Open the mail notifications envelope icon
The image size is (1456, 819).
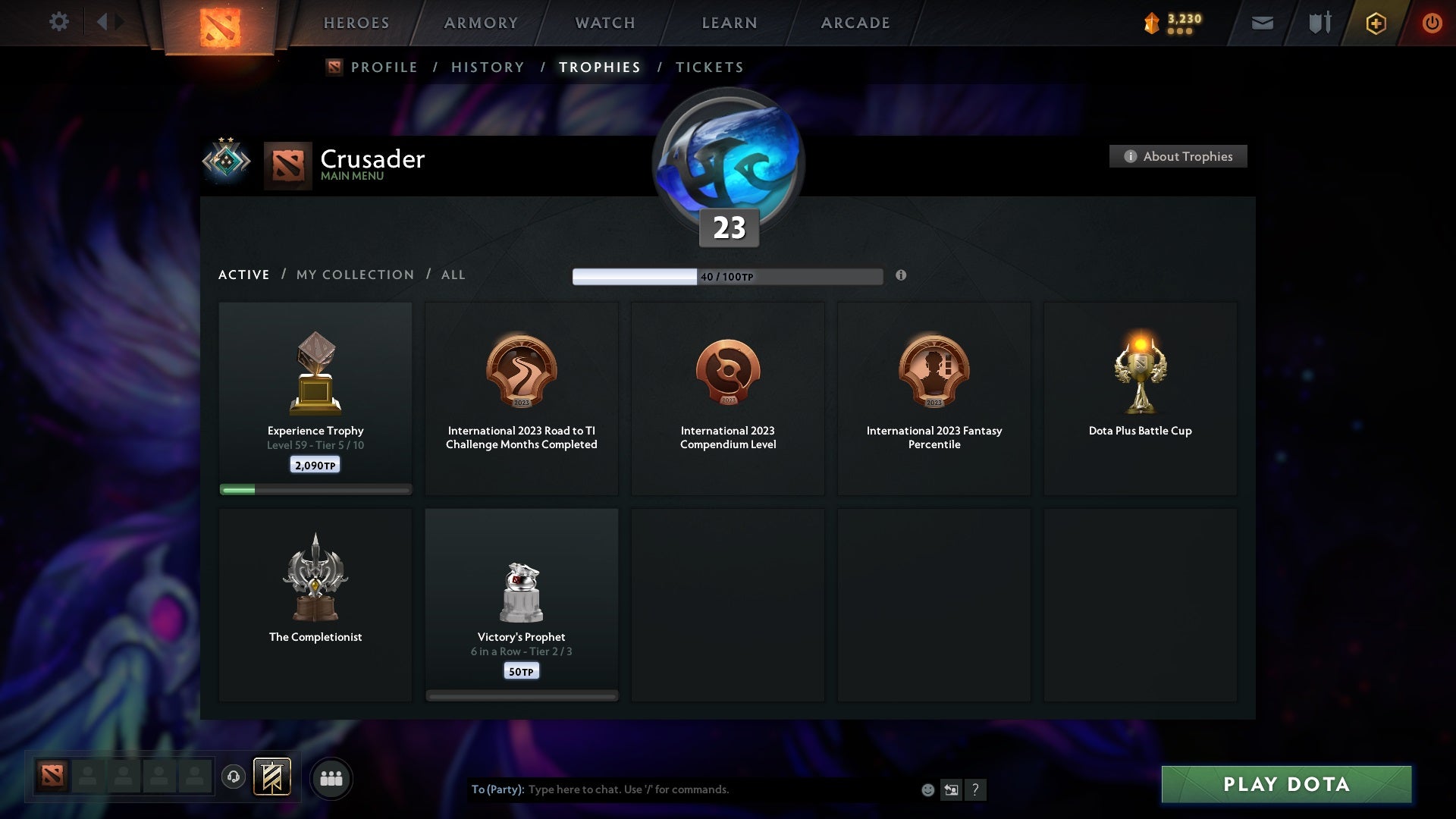(1263, 23)
